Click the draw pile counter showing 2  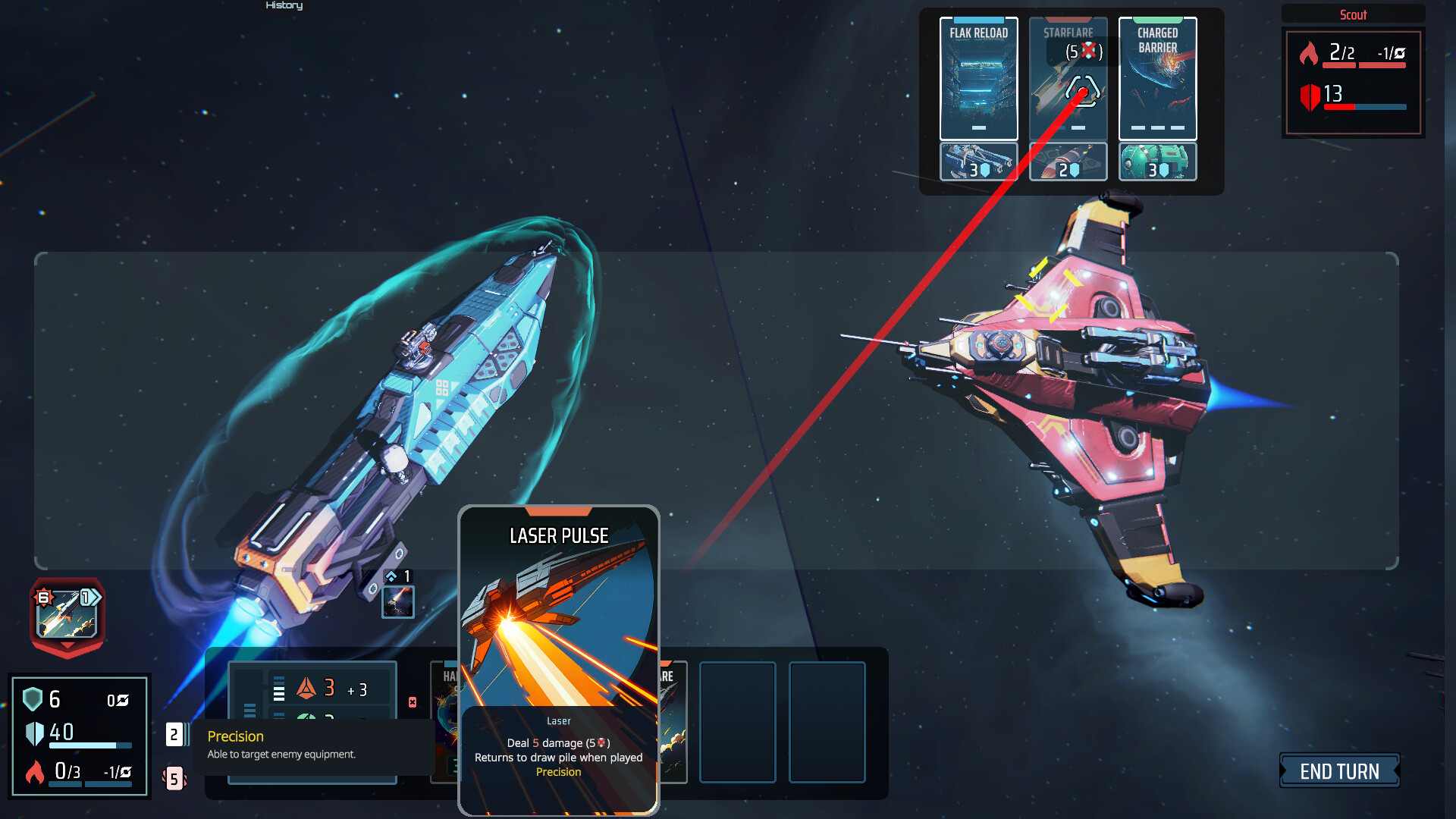click(174, 733)
